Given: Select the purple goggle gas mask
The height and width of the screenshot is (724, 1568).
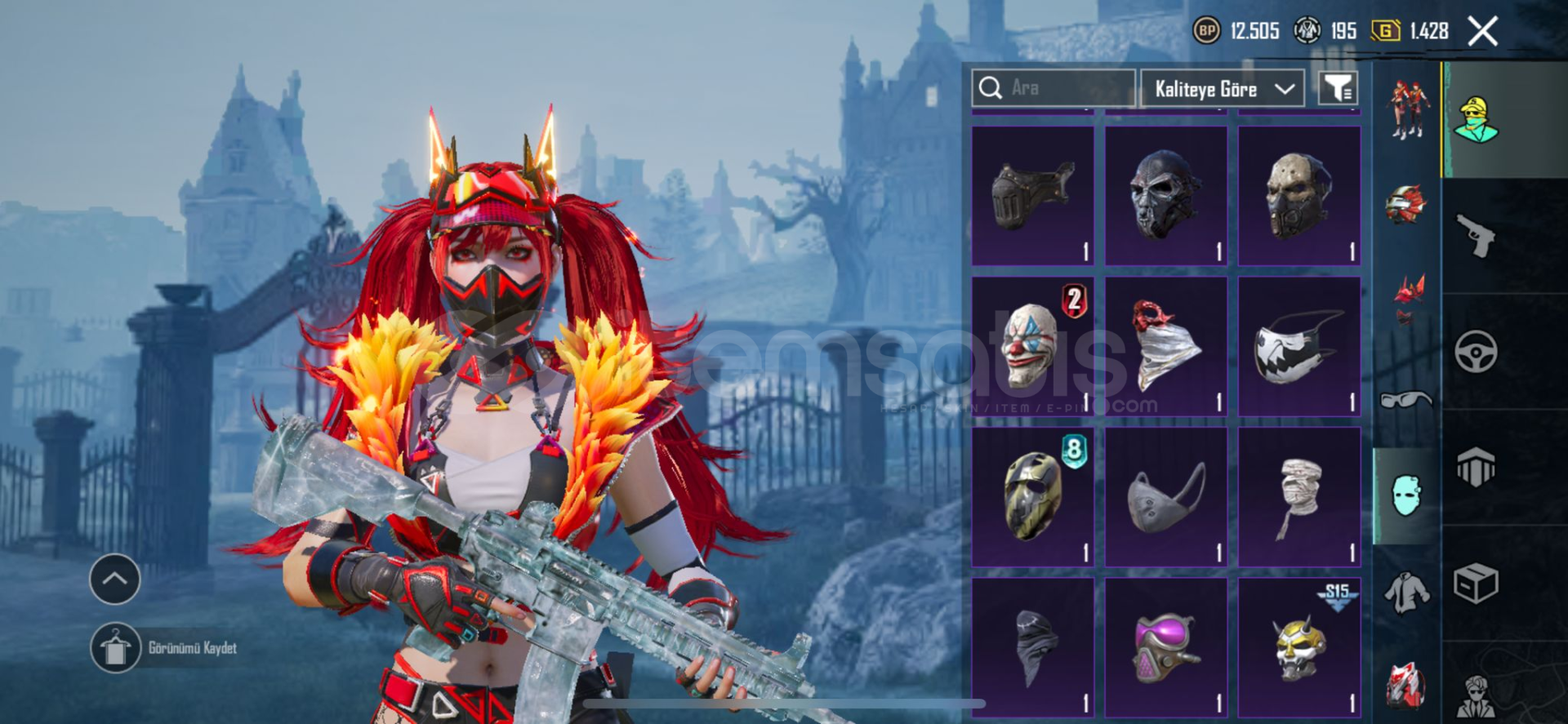Looking at the screenshot, I should (x=1165, y=647).
